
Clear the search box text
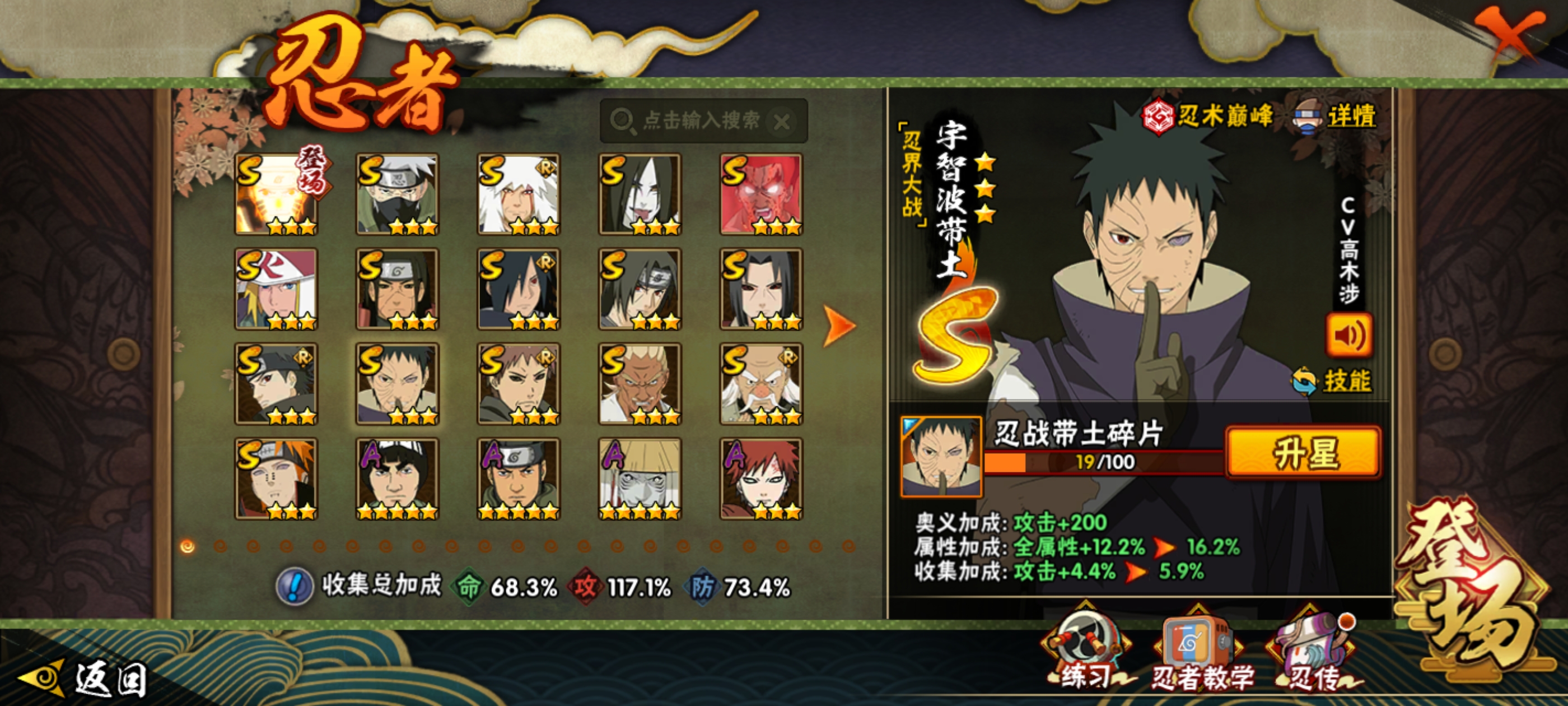coord(782,122)
